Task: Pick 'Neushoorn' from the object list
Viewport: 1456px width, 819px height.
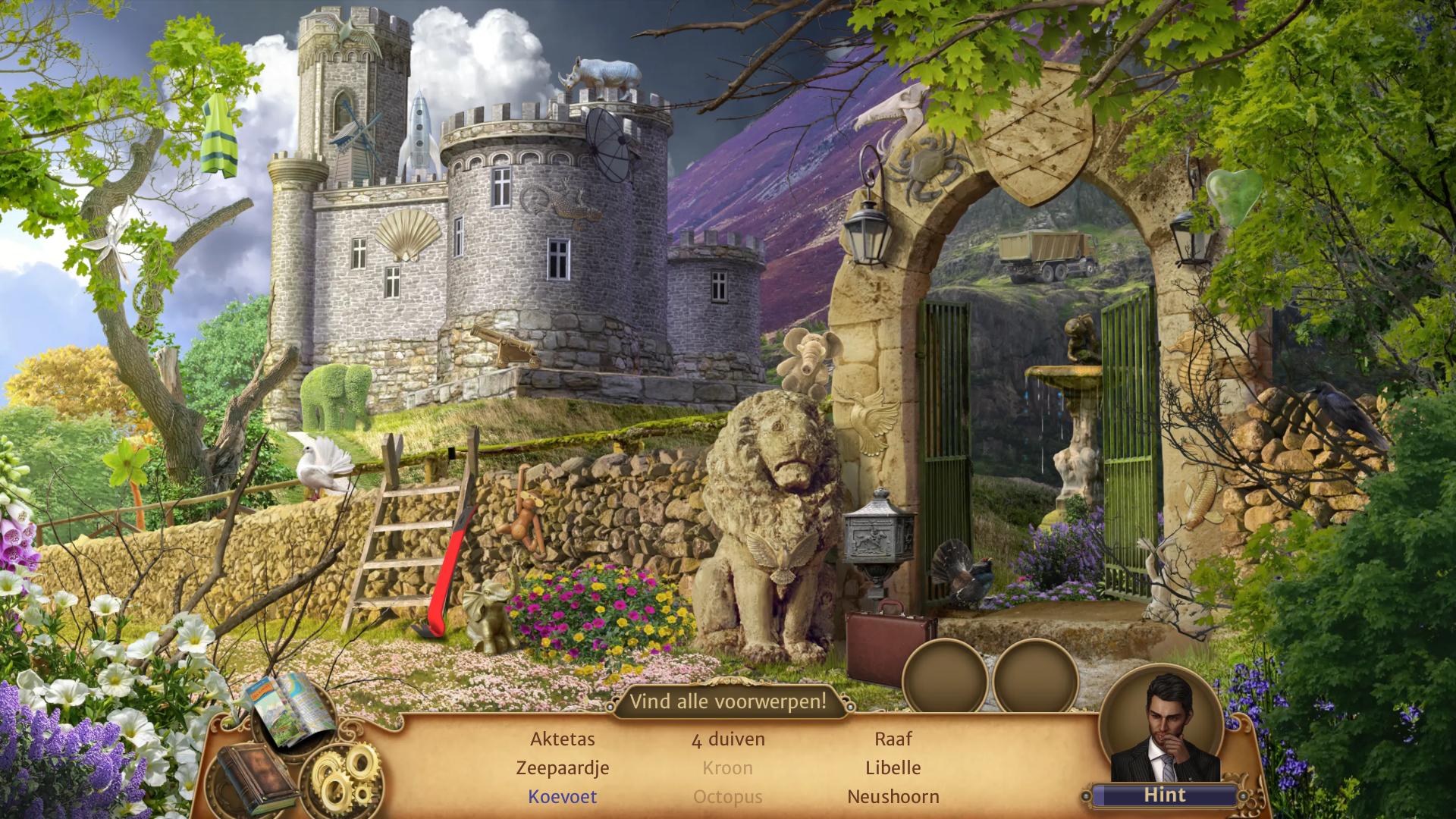Action: [x=893, y=797]
